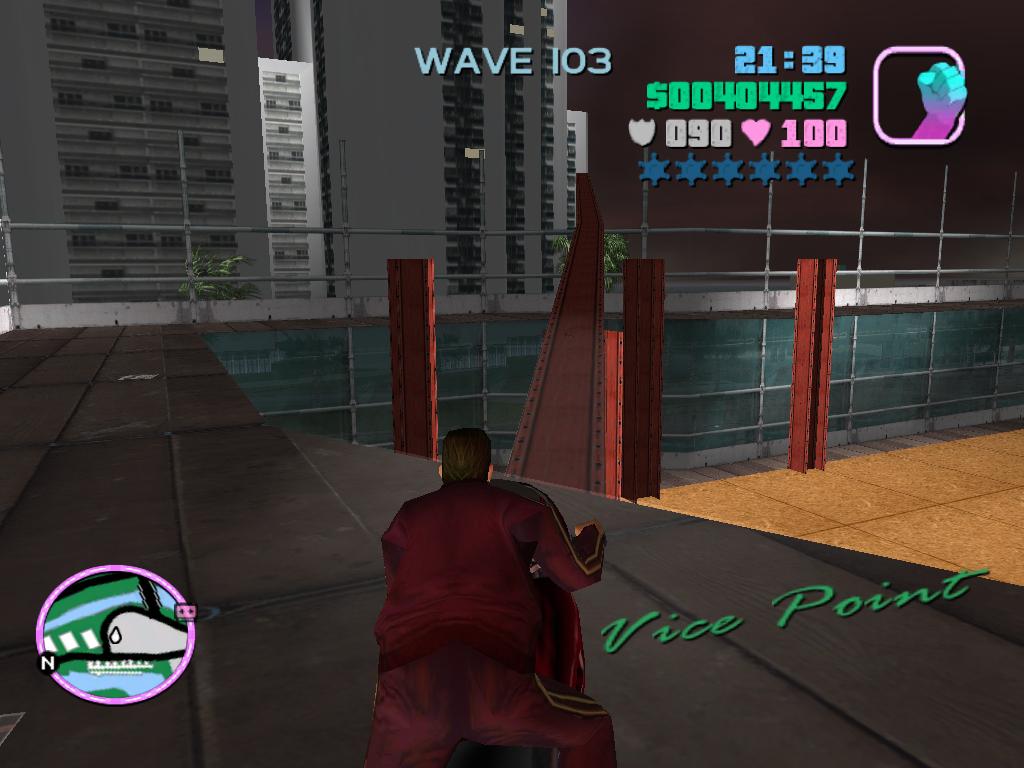
Task: Click the pink cassette marker on radar
Action: coord(183,610)
